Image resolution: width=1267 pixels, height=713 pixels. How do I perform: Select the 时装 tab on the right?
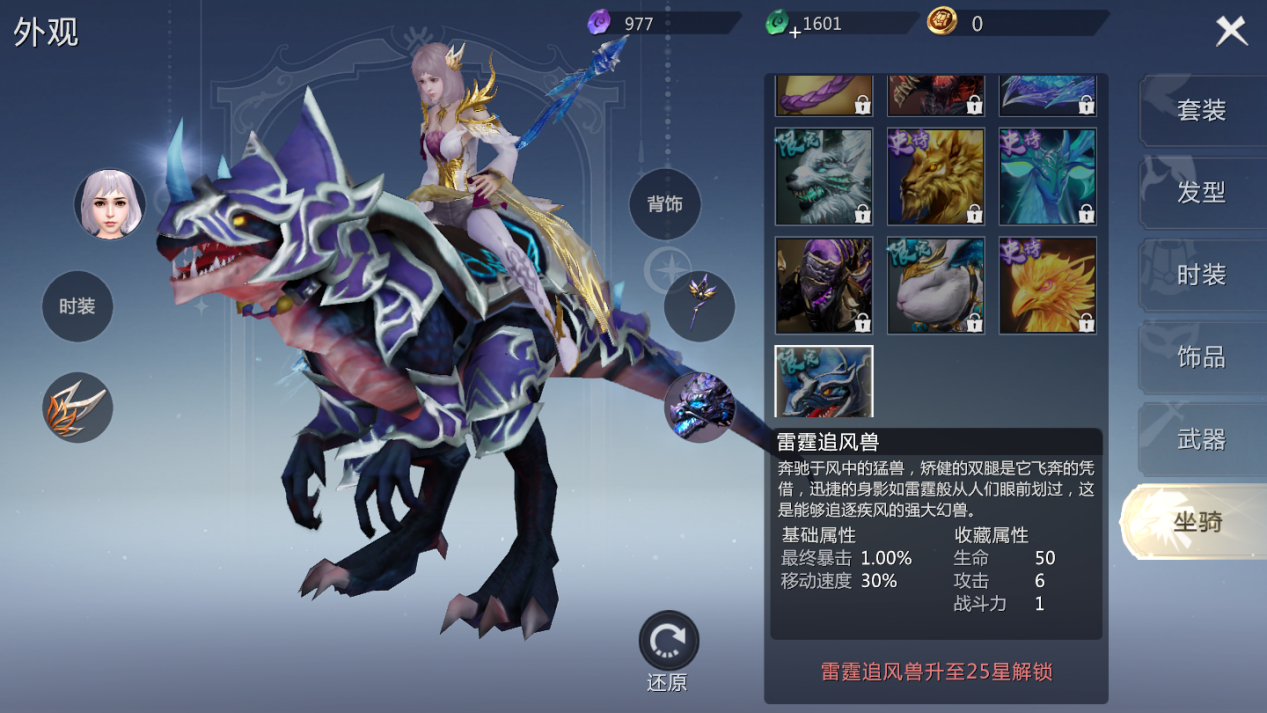click(1200, 275)
